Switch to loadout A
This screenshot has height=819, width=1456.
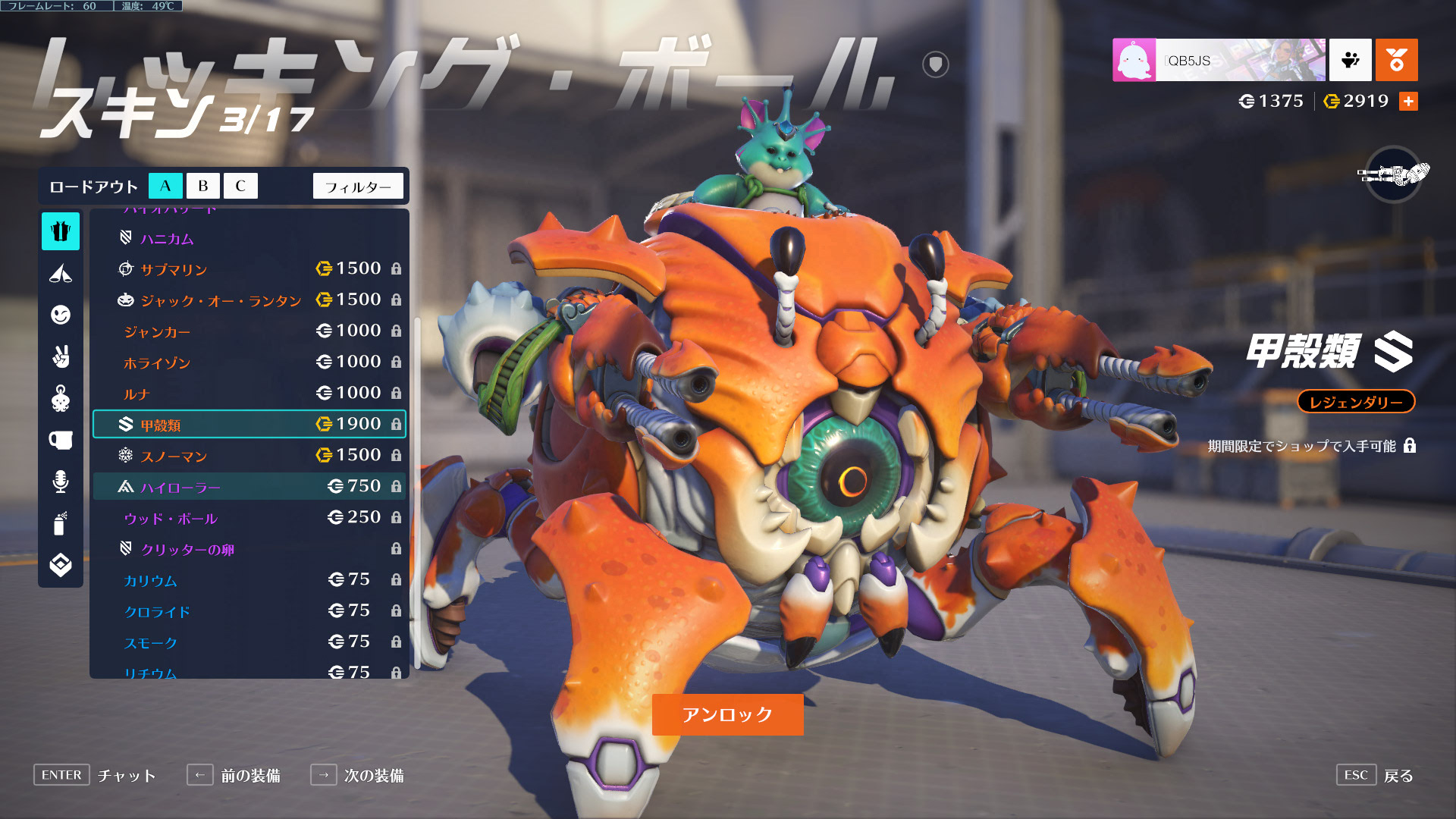tap(165, 186)
